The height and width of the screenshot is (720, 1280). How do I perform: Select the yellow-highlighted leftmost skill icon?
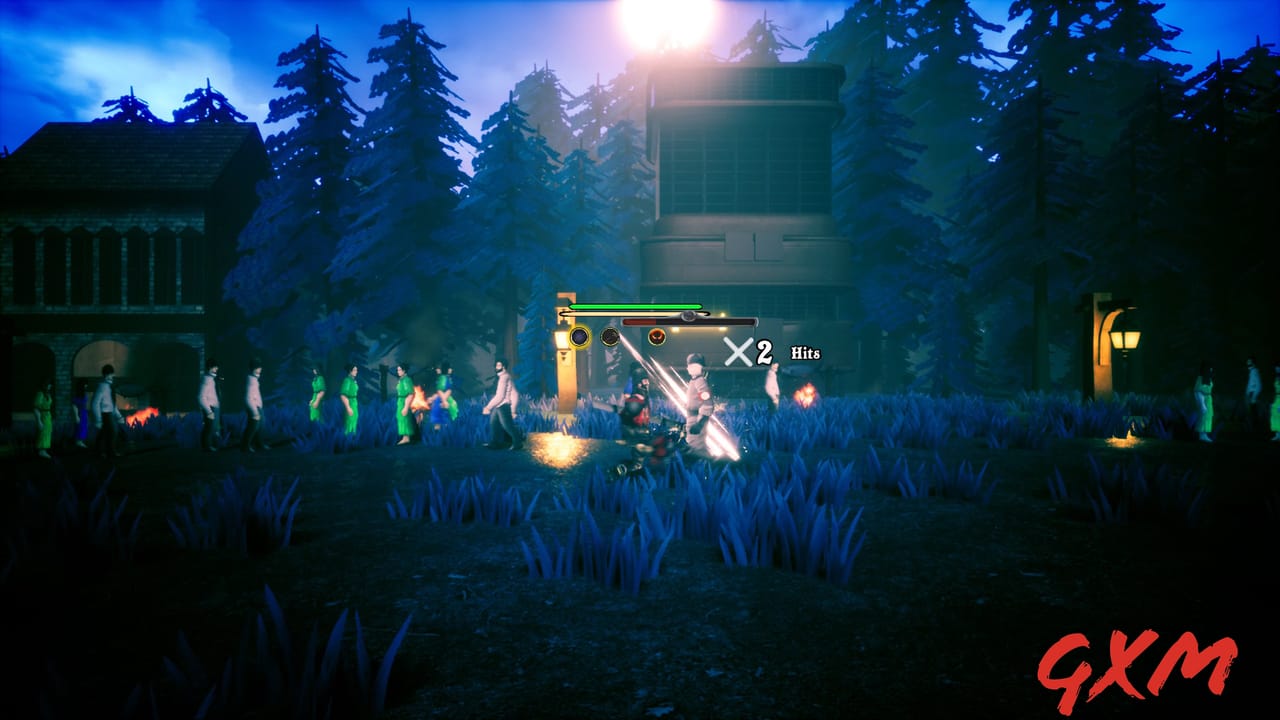[x=579, y=336]
